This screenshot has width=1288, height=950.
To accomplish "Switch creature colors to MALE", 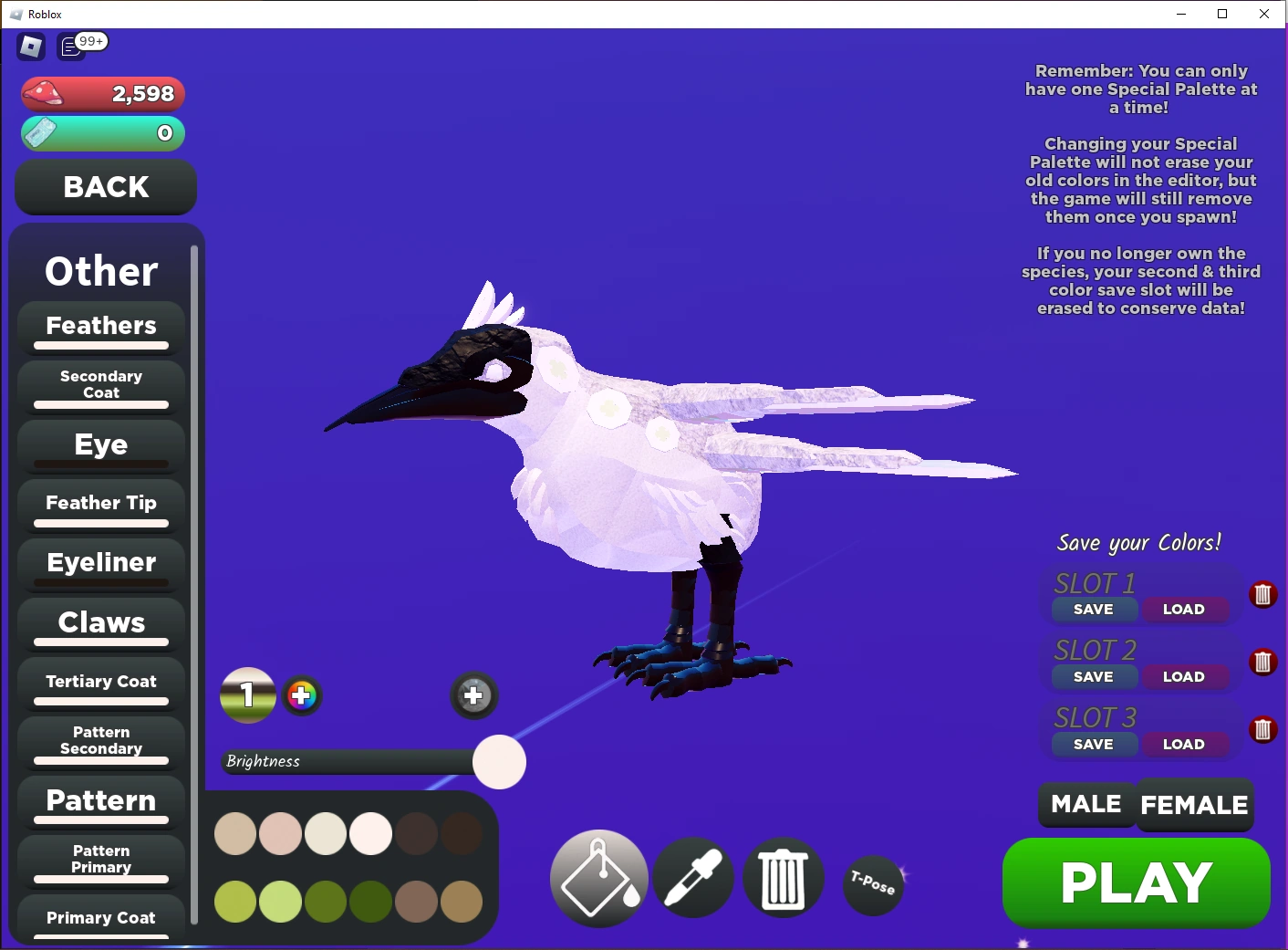I will click(1085, 805).
